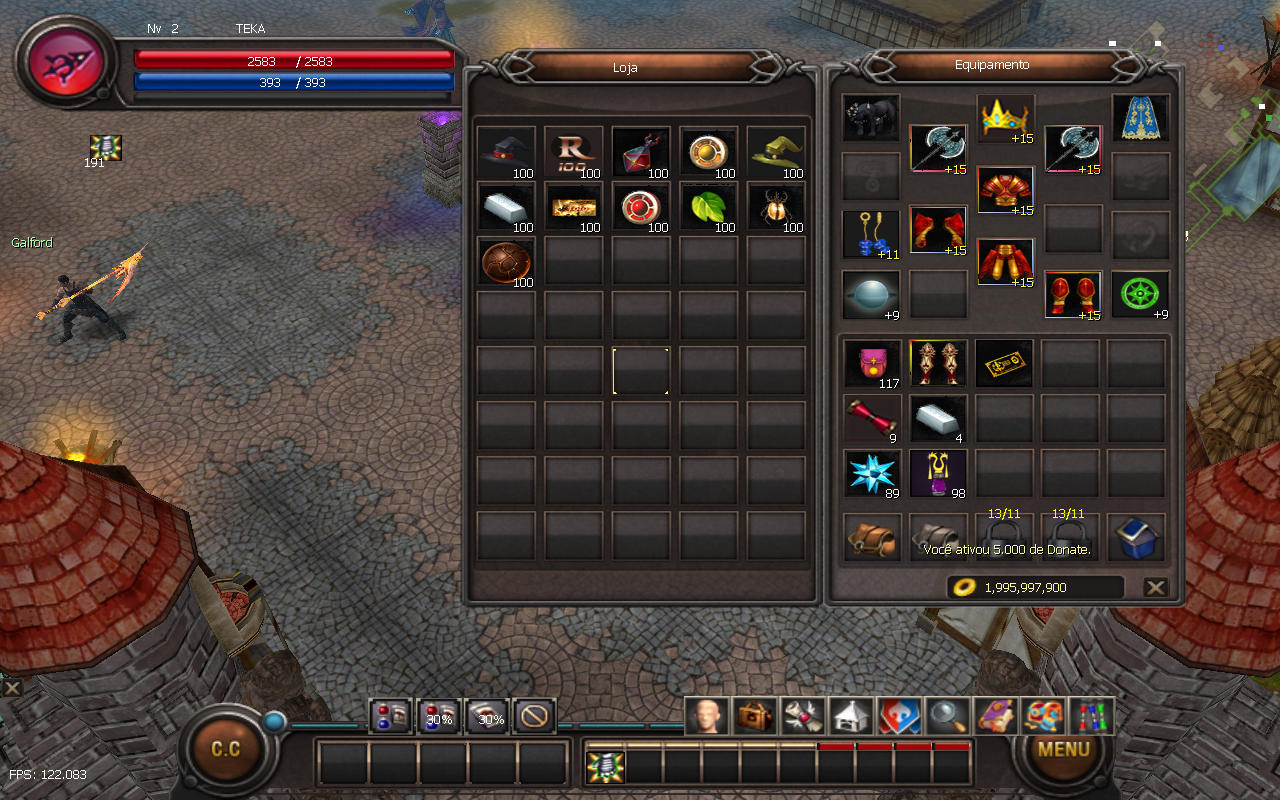Select the olive green wizard hat
The image size is (1280, 800).
coord(776,152)
